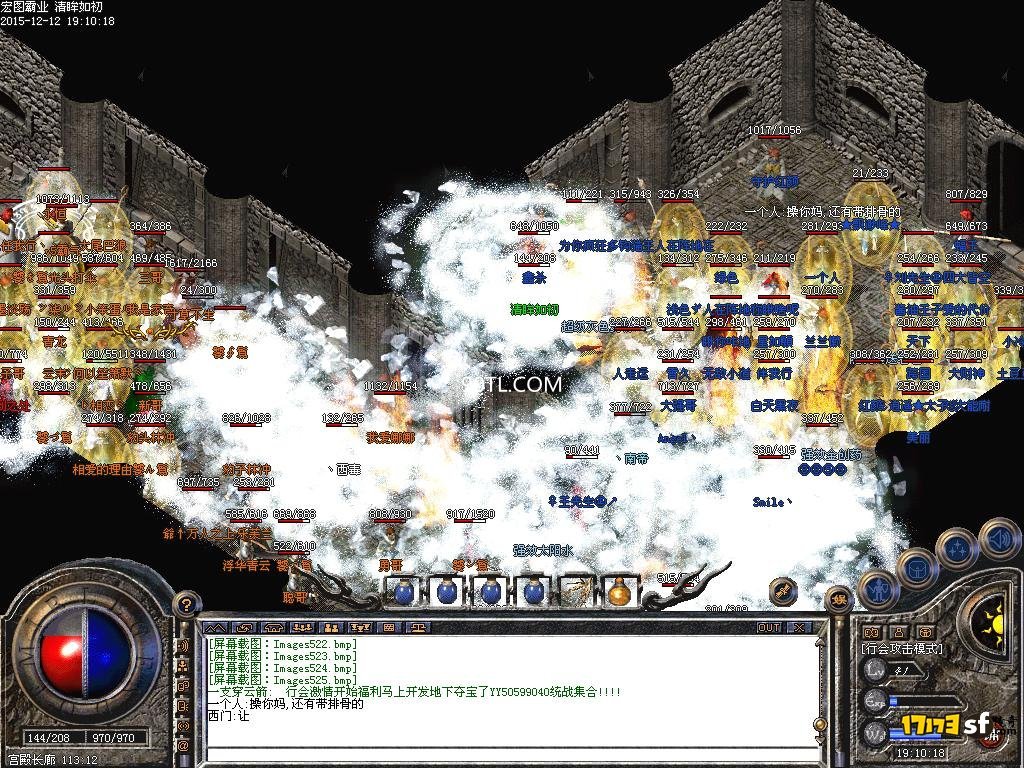
Task: Select the scroll item in belt slot
Action: pos(575,592)
